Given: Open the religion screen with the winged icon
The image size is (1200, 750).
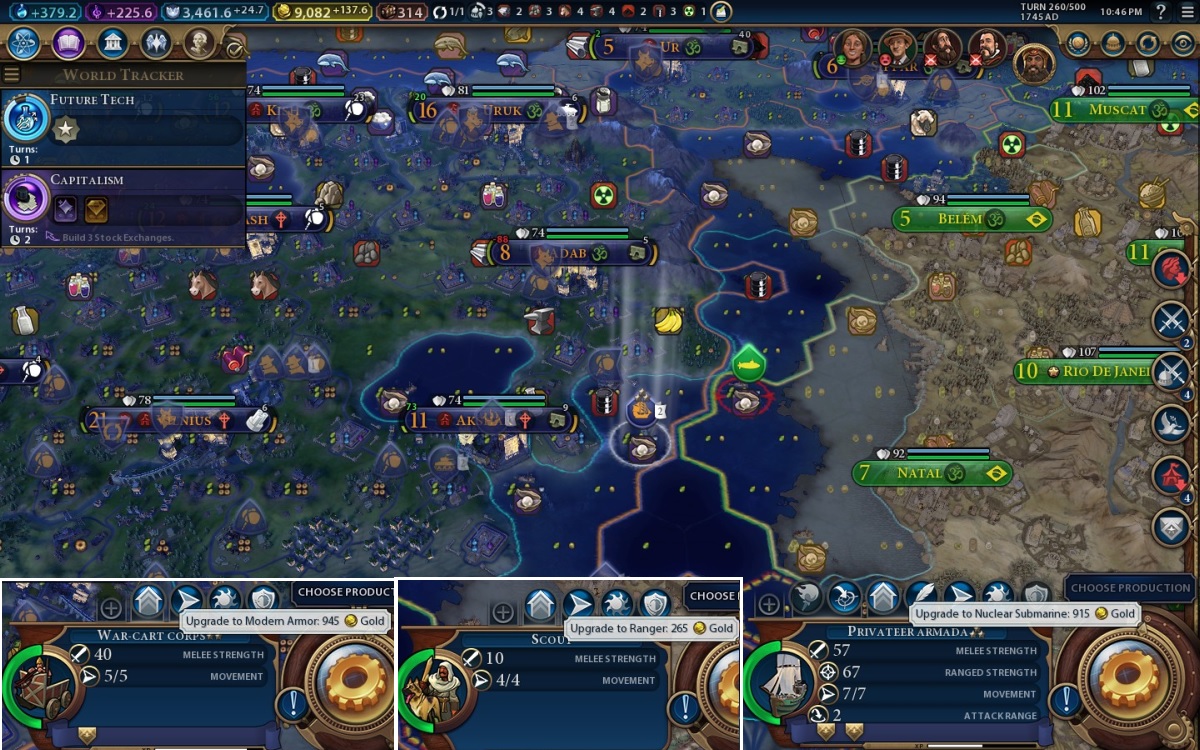Looking at the screenshot, I should [x=156, y=44].
